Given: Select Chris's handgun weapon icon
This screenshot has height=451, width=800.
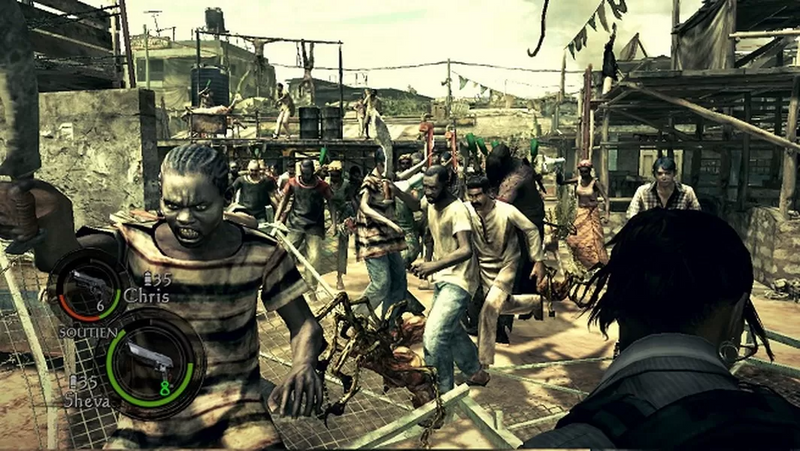Looking at the screenshot, I should click(x=87, y=280).
